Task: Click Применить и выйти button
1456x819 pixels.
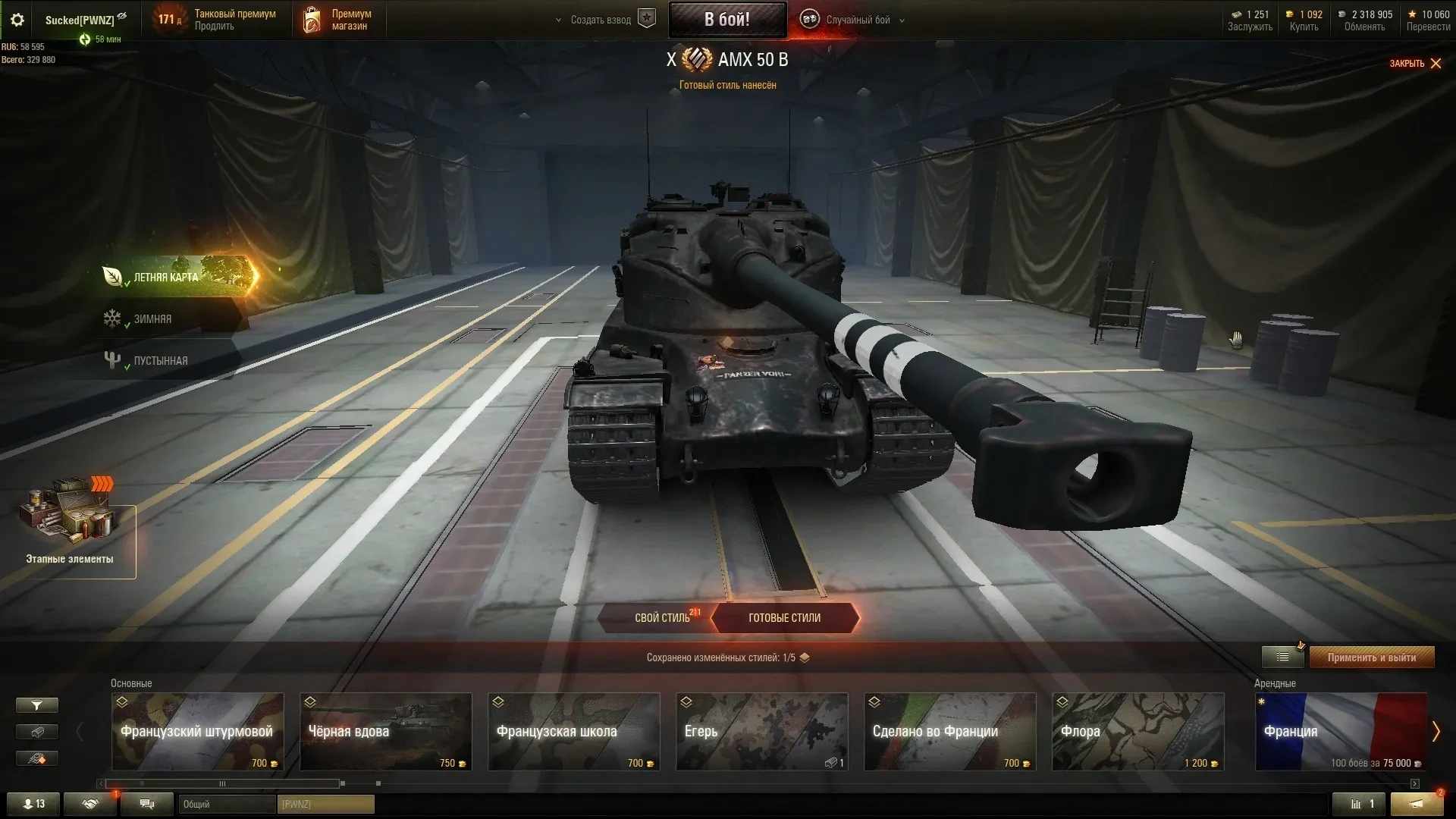Action: tap(1371, 657)
